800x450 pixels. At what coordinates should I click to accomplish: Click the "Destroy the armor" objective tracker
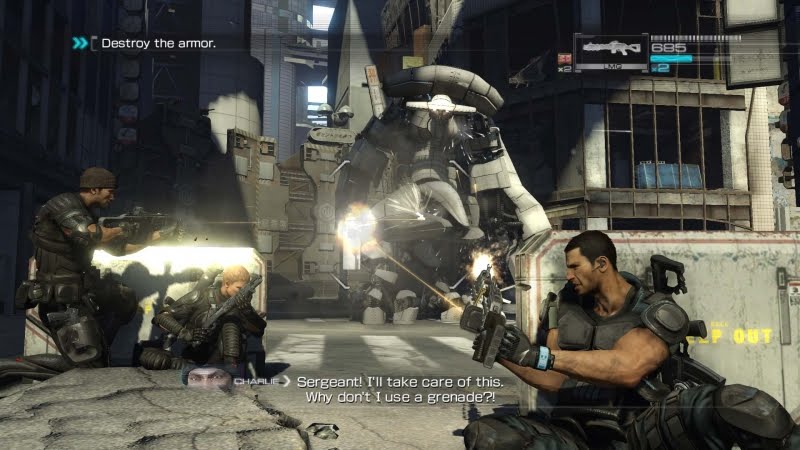point(156,43)
